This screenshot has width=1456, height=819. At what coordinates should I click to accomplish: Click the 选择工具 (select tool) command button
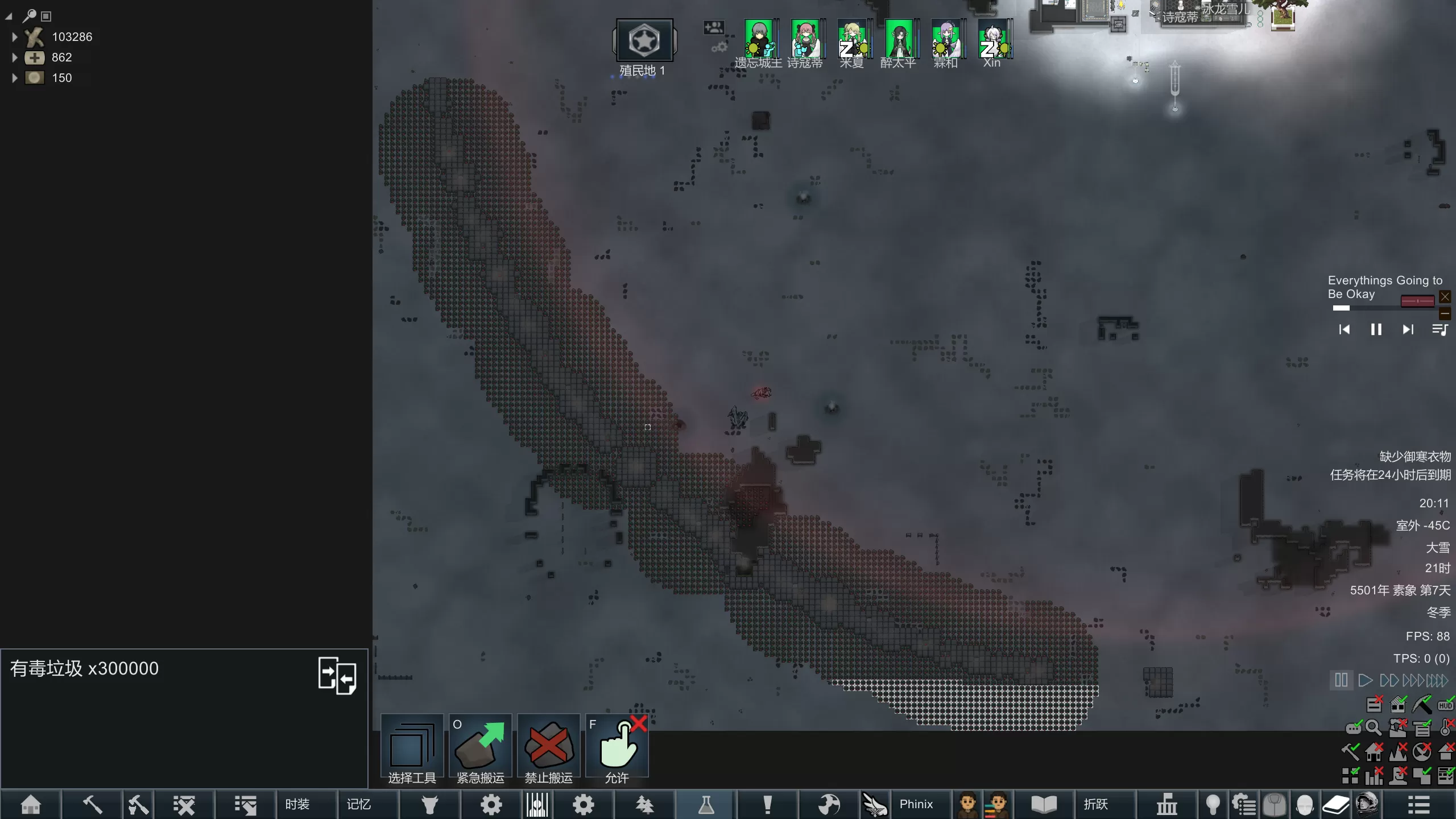pos(412,748)
